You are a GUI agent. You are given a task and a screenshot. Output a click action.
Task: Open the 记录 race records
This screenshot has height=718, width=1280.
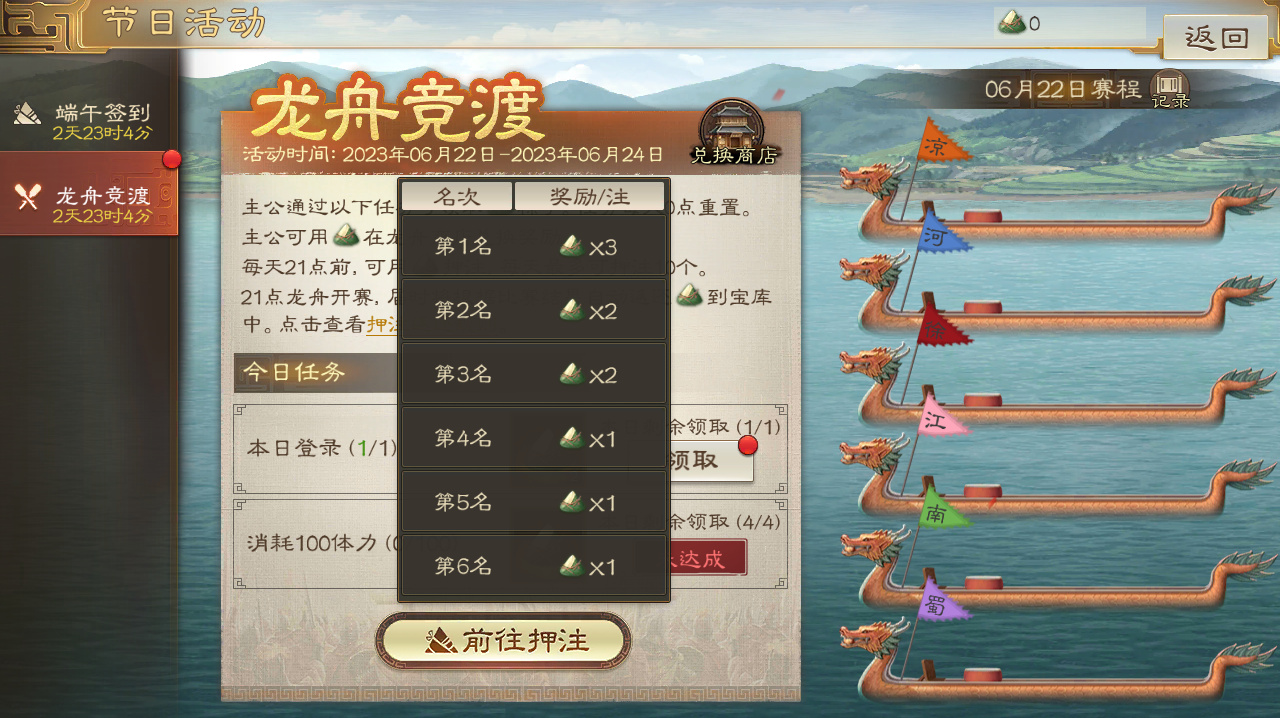click(x=1170, y=89)
